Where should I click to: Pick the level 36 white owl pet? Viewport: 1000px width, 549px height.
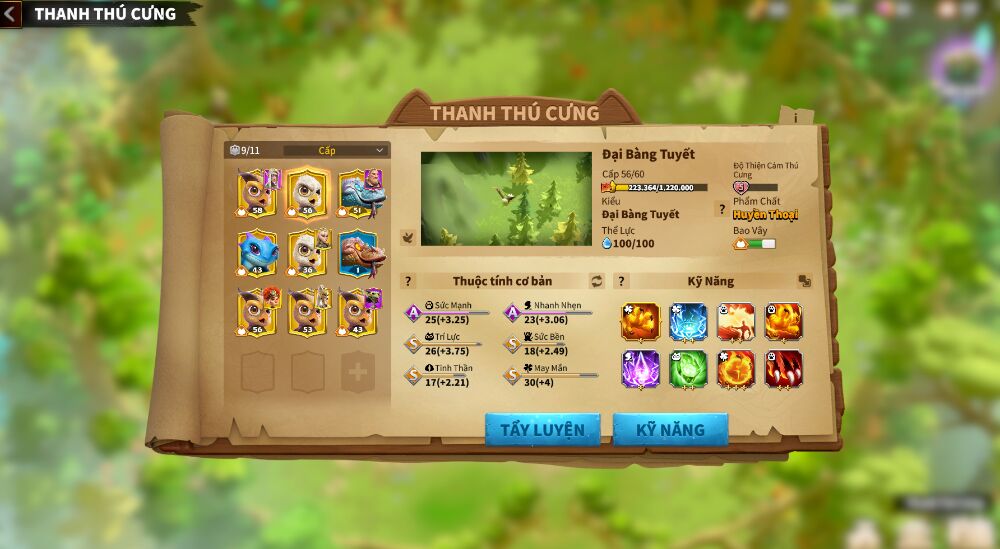click(x=308, y=254)
